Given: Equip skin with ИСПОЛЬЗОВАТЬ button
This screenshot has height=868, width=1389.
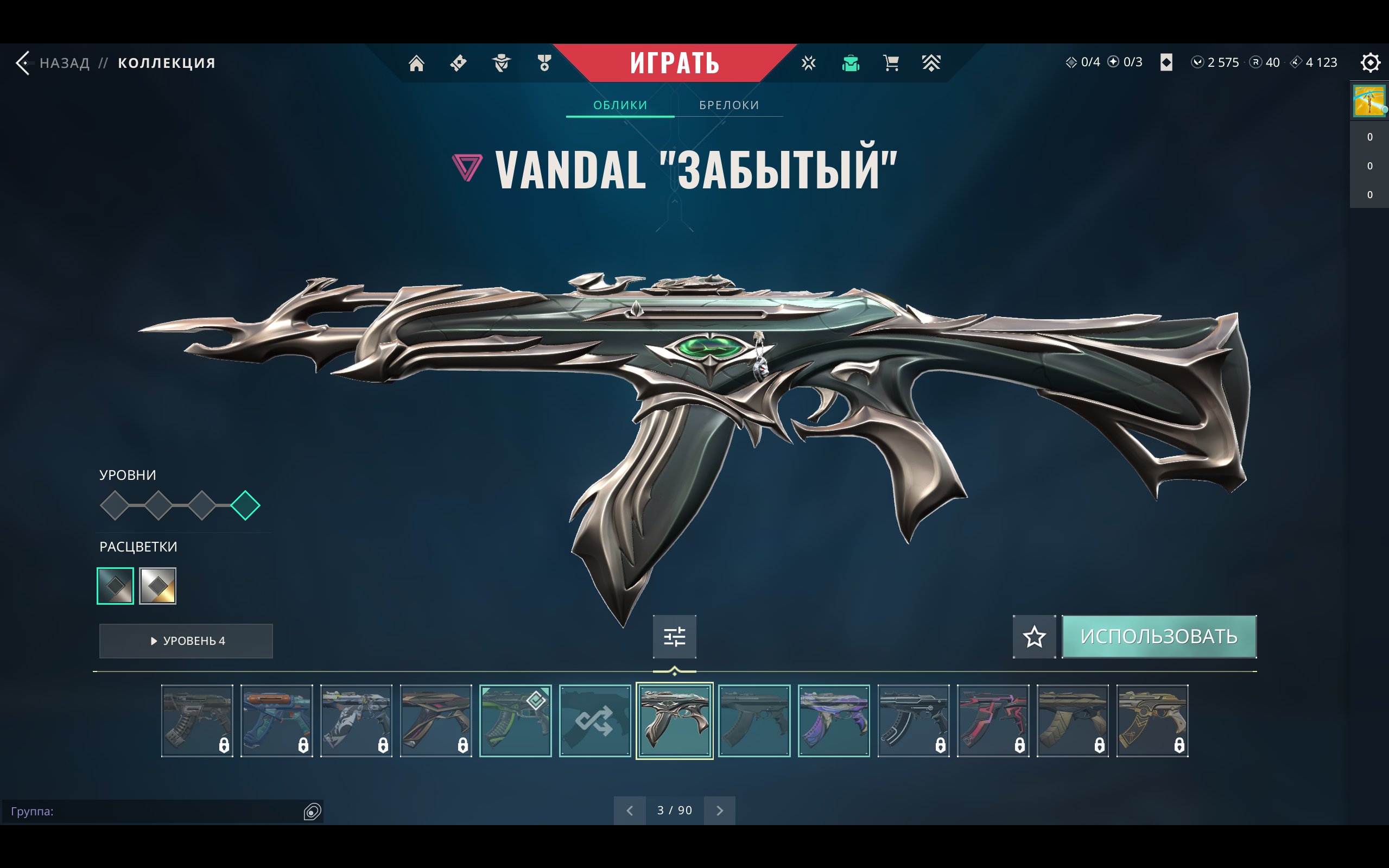Looking at the screenshot, I should 1159,637.
